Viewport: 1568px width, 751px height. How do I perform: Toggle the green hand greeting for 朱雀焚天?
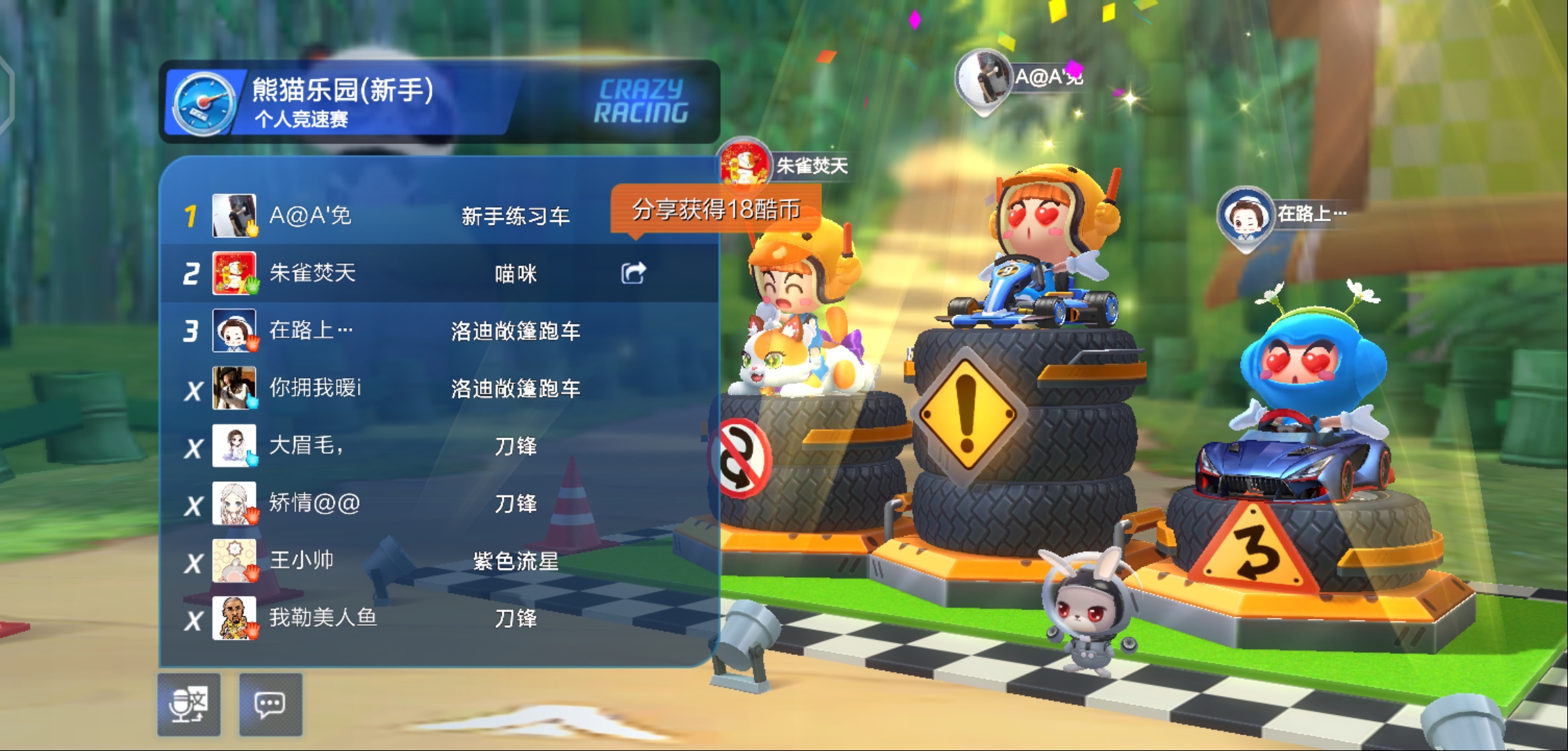point(252,286)
